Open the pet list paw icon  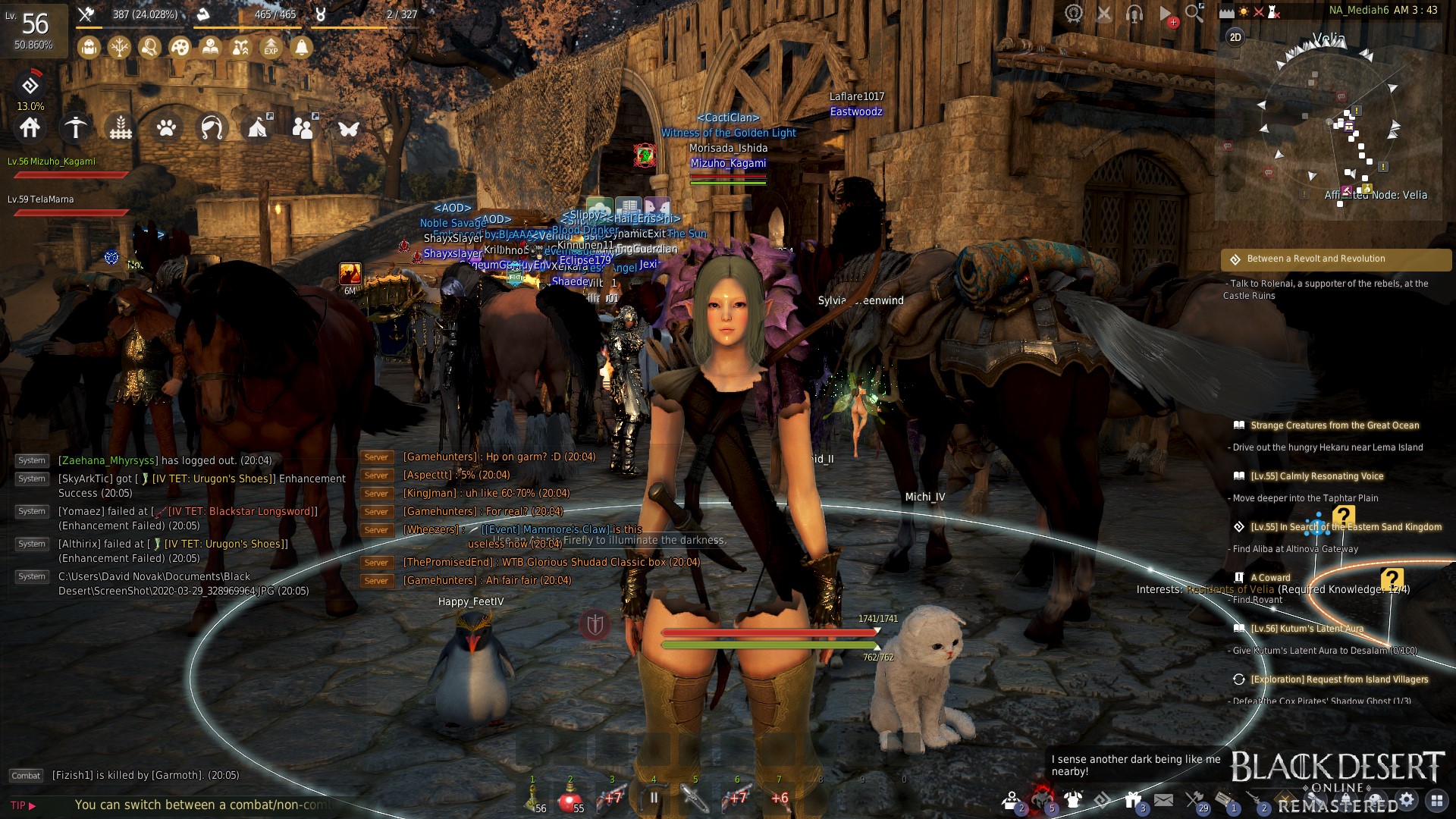pyautogui.click(x=166, y=127)
